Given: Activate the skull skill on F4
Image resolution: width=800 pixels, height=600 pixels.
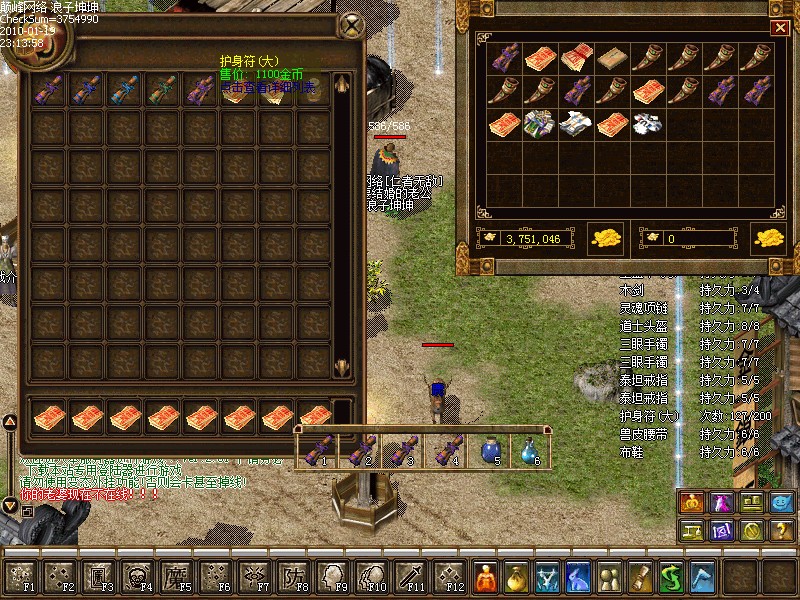Looking at the screenshot, I should pyautogui.click(x=137, y=577).
